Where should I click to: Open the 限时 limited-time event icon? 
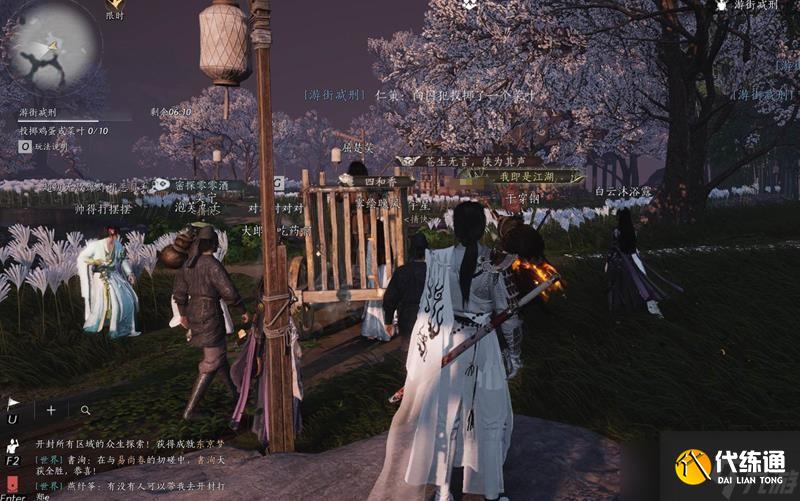115,7
